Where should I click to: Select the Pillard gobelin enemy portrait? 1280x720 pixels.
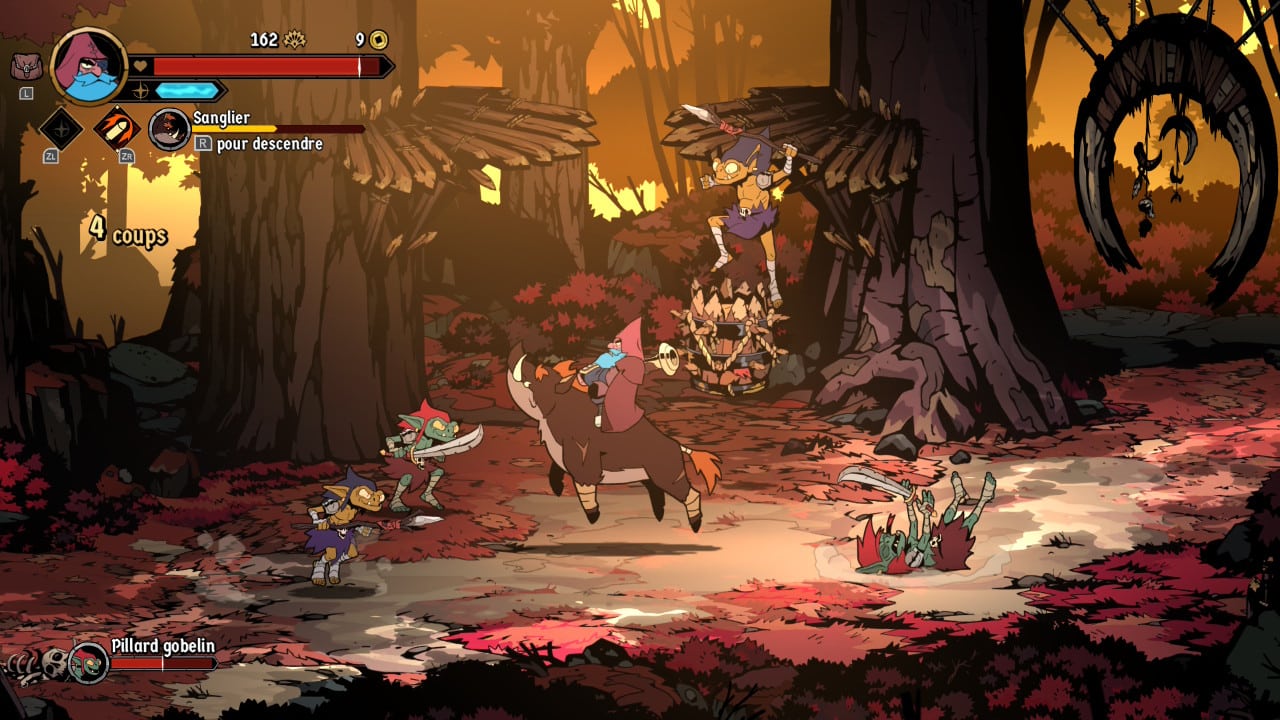pyautogui.click(x=88, y=662)
